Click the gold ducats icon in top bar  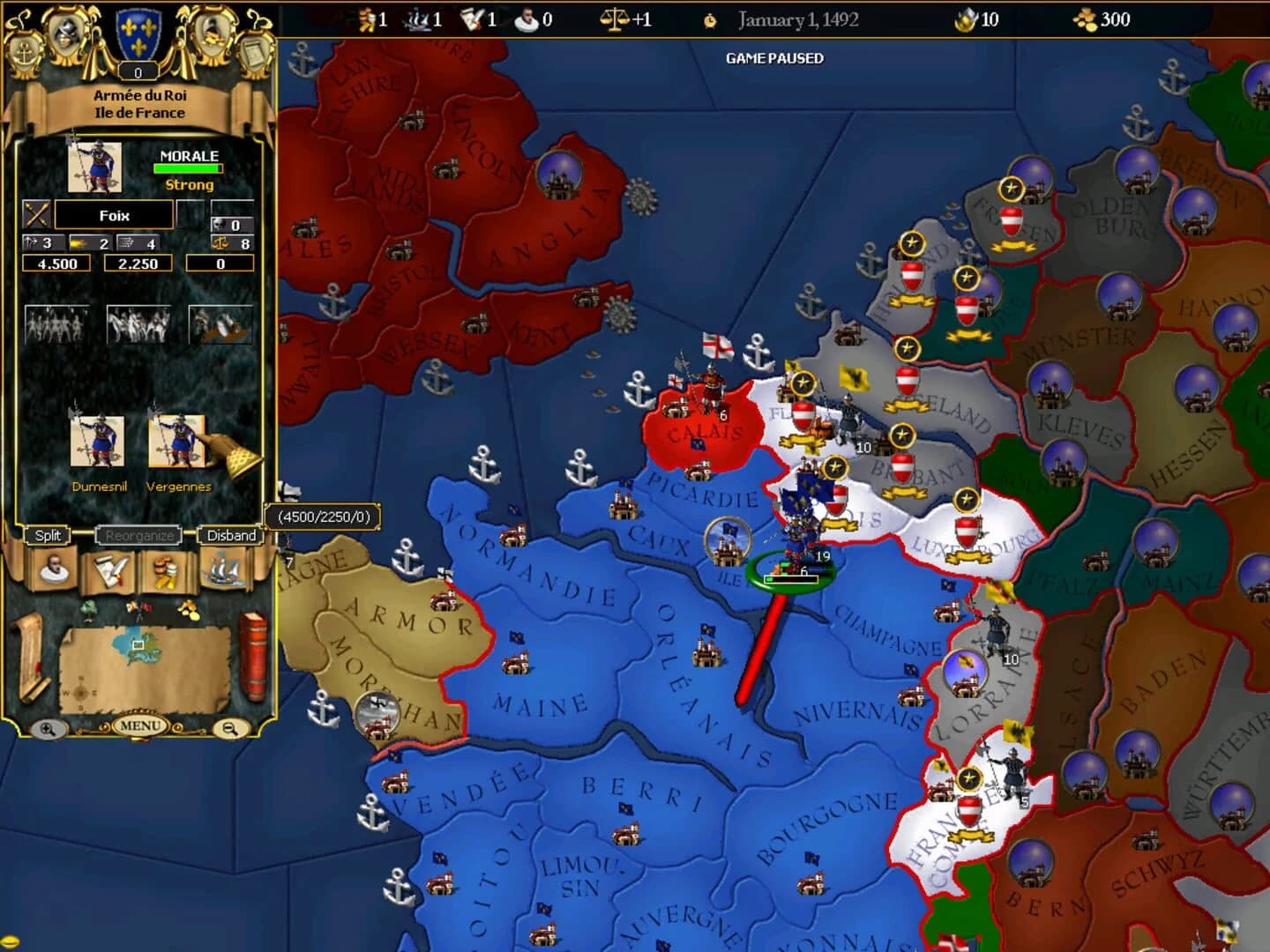pos(1083,19)
